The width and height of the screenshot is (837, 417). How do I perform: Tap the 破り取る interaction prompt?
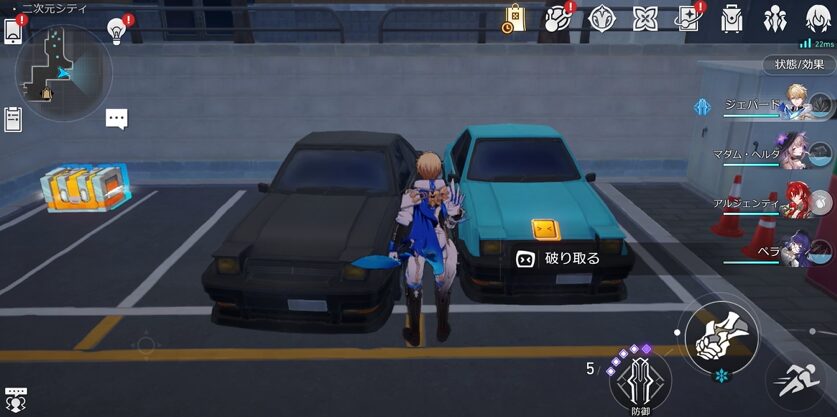point(558,258)
